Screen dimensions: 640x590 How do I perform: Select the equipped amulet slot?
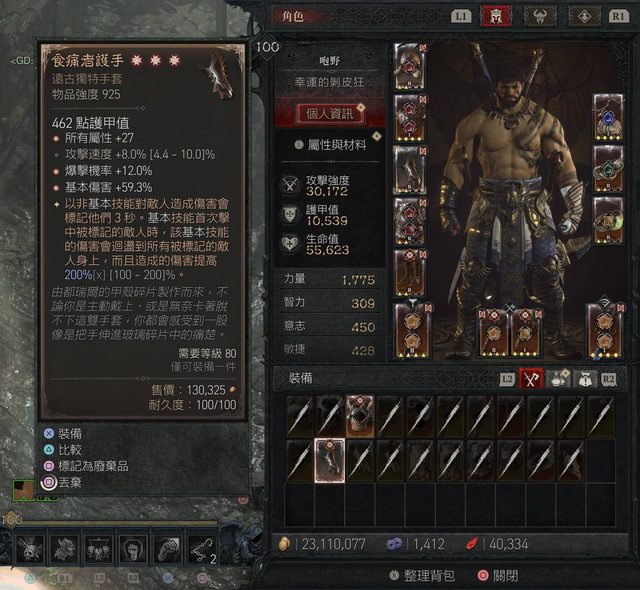(609, 115)
